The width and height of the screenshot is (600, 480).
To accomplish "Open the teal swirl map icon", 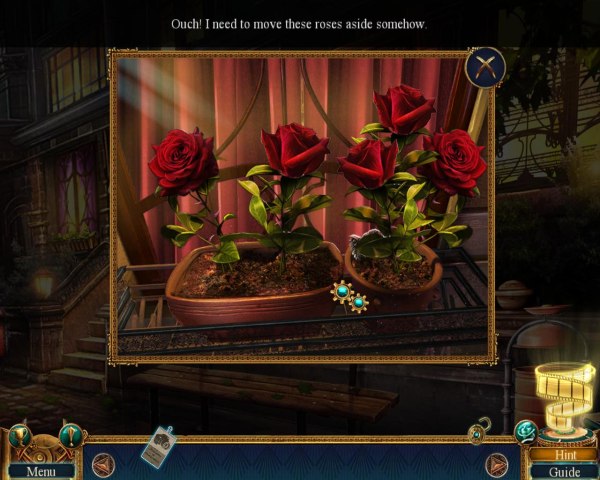I will click(x=524, y=431).
